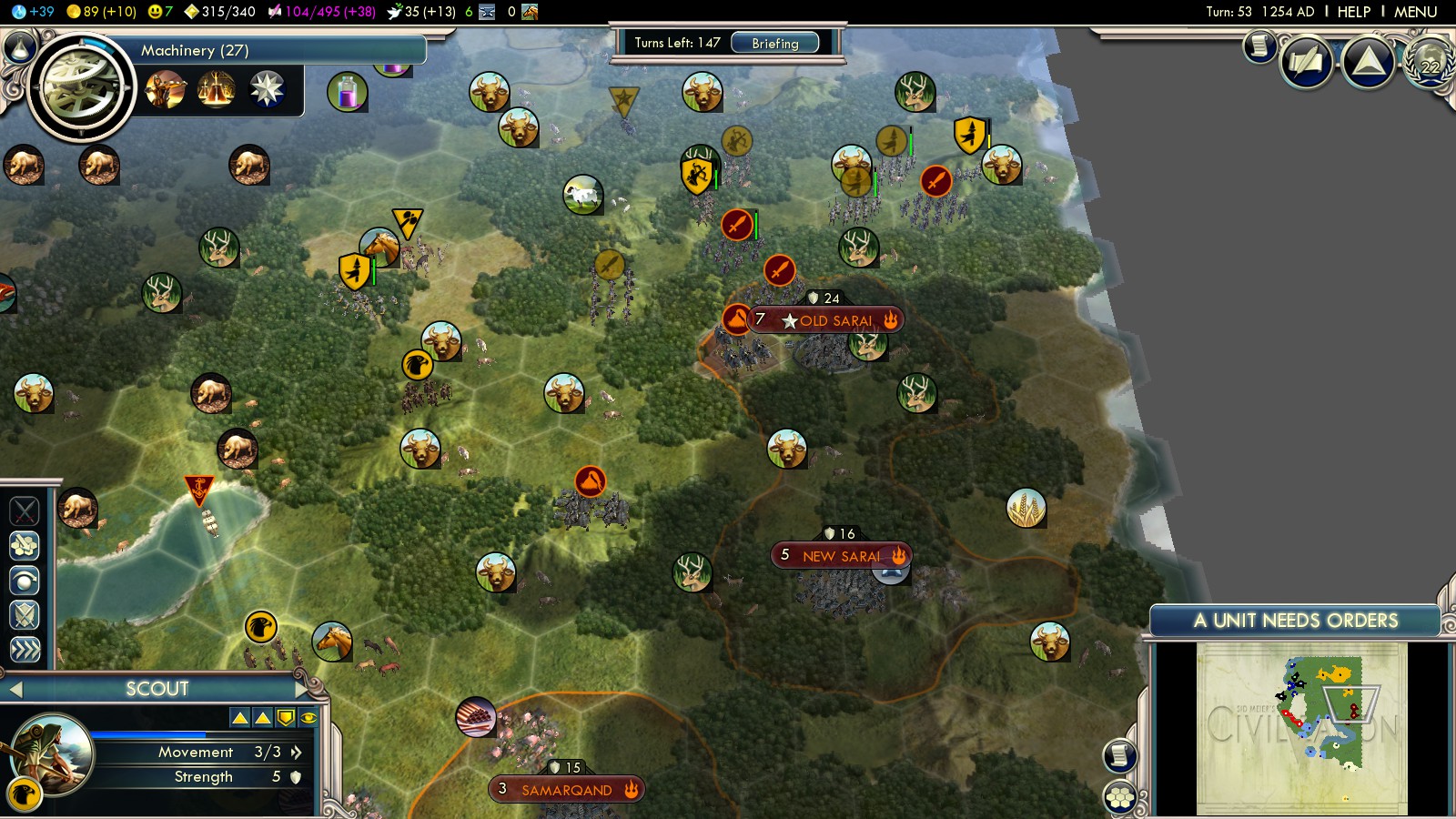
Task: Select the next unit arrow beside SCOUT
Action: click(x=303, y=690)
